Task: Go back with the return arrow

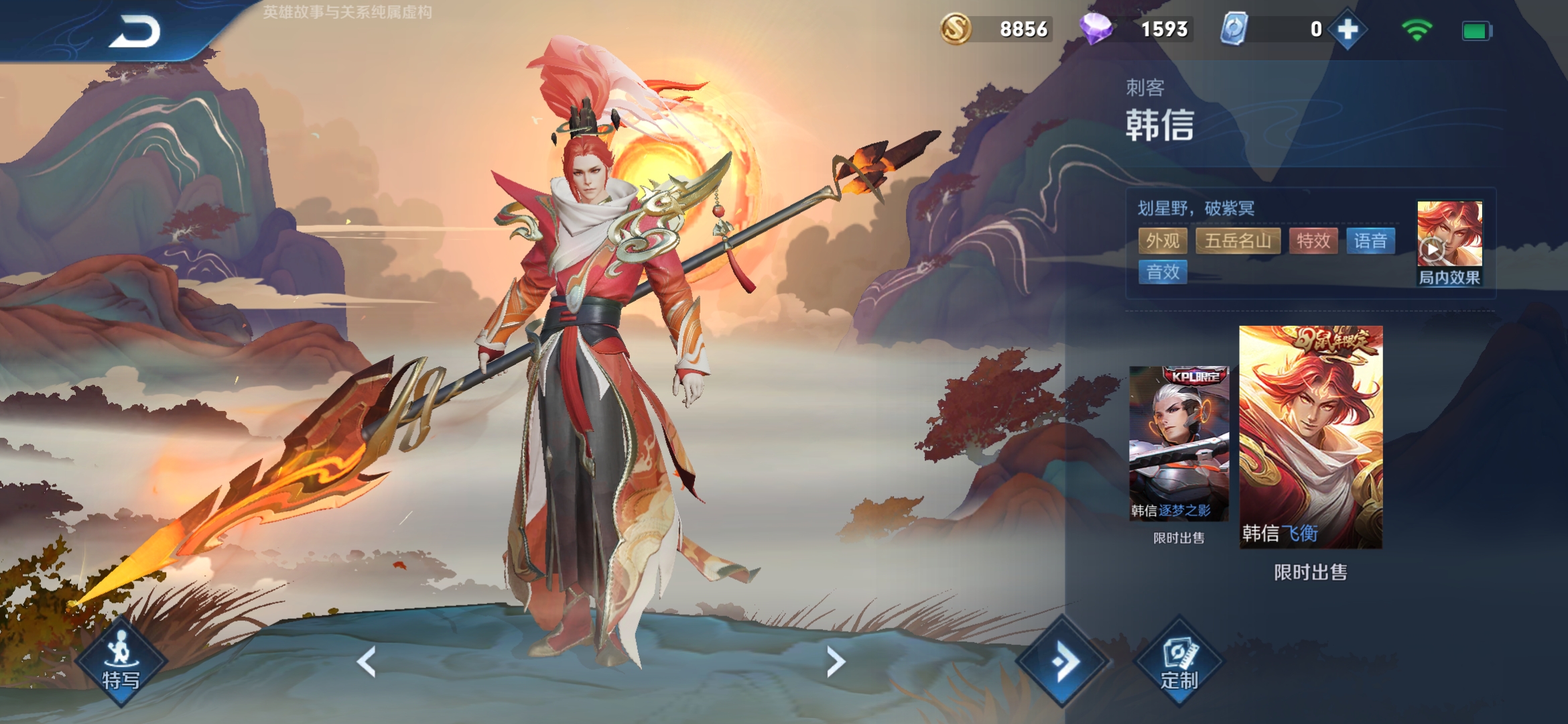Action: click(135, 32)
